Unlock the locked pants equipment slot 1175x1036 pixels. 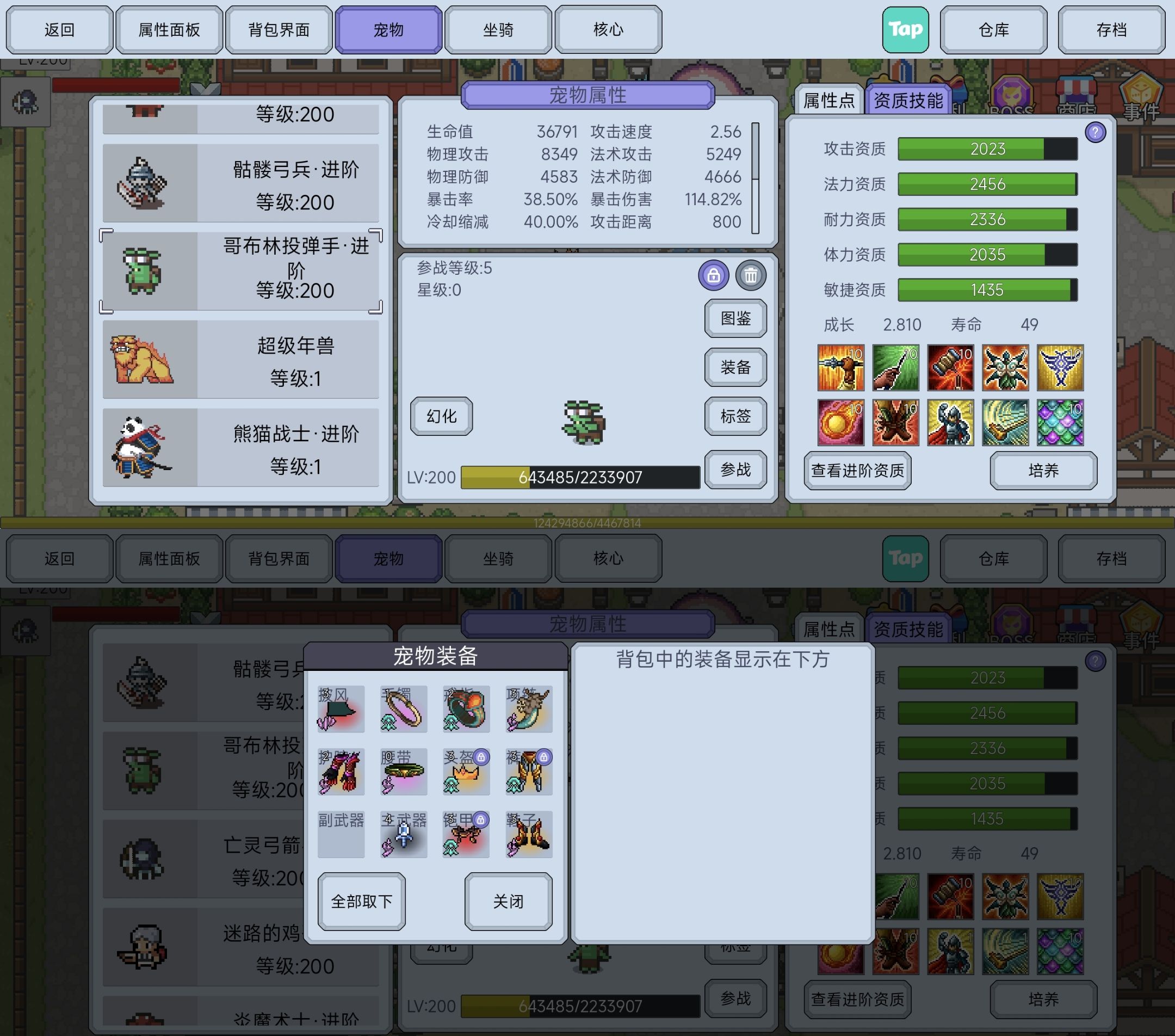click(x=546, y=758)
